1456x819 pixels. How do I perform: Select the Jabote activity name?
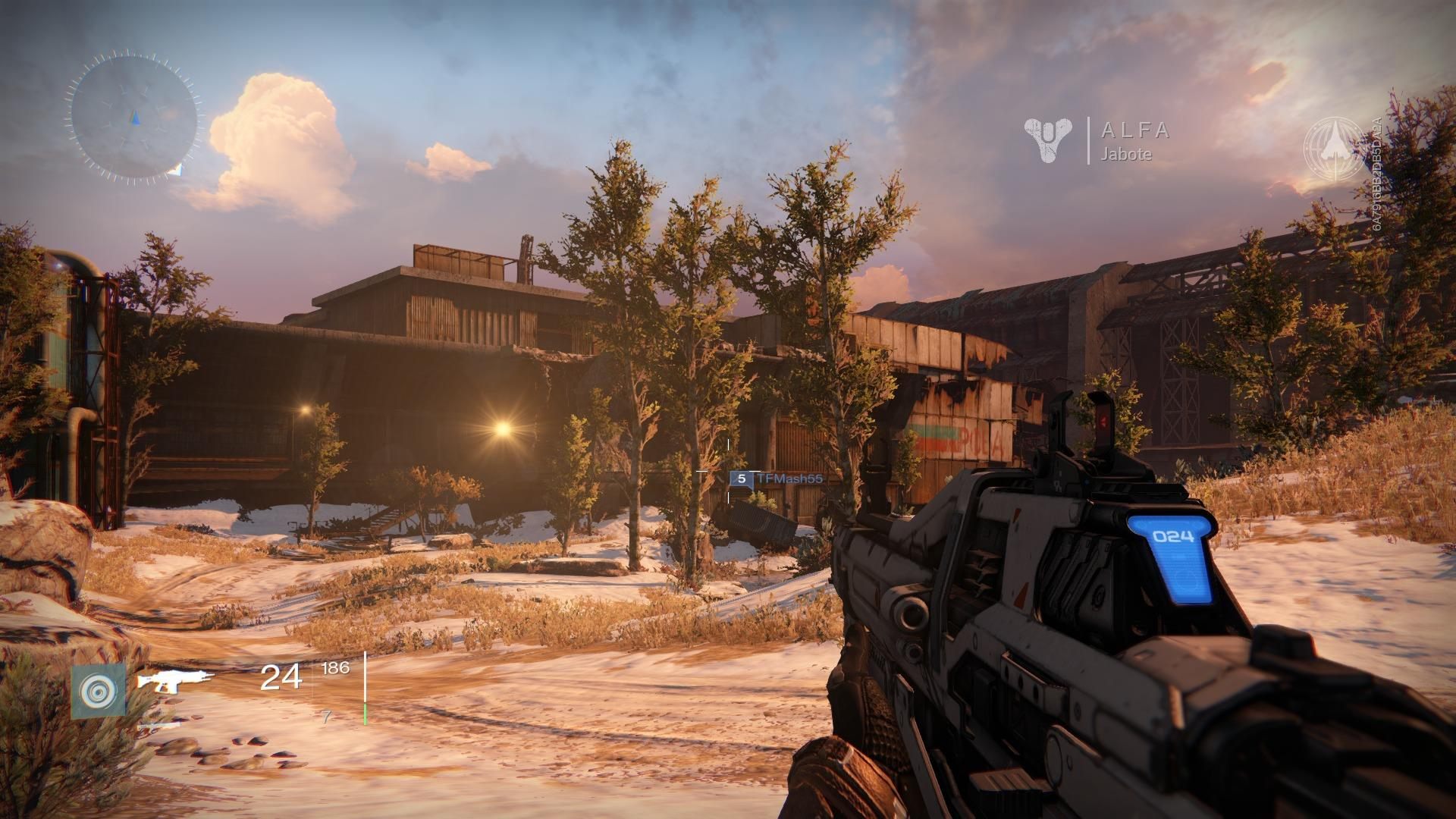[1125, 157]
